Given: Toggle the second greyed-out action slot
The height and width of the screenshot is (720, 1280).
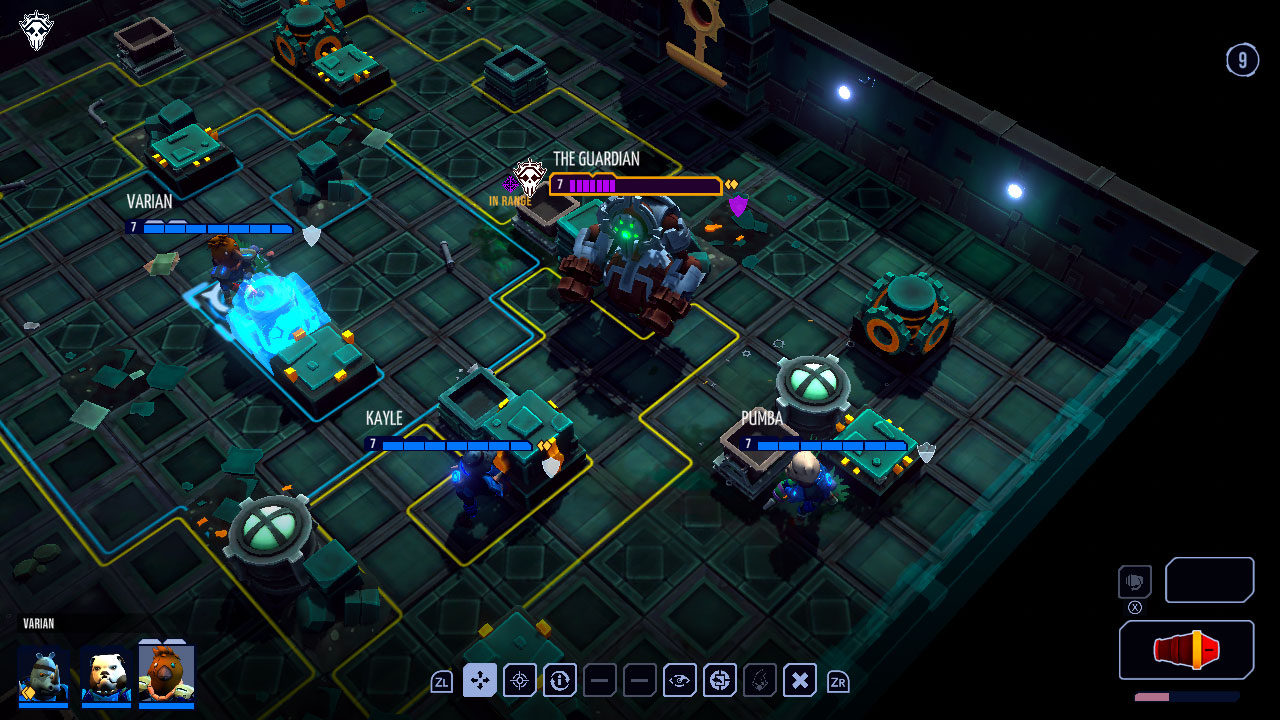Looking at the screenshot, I should pos(639,680).
